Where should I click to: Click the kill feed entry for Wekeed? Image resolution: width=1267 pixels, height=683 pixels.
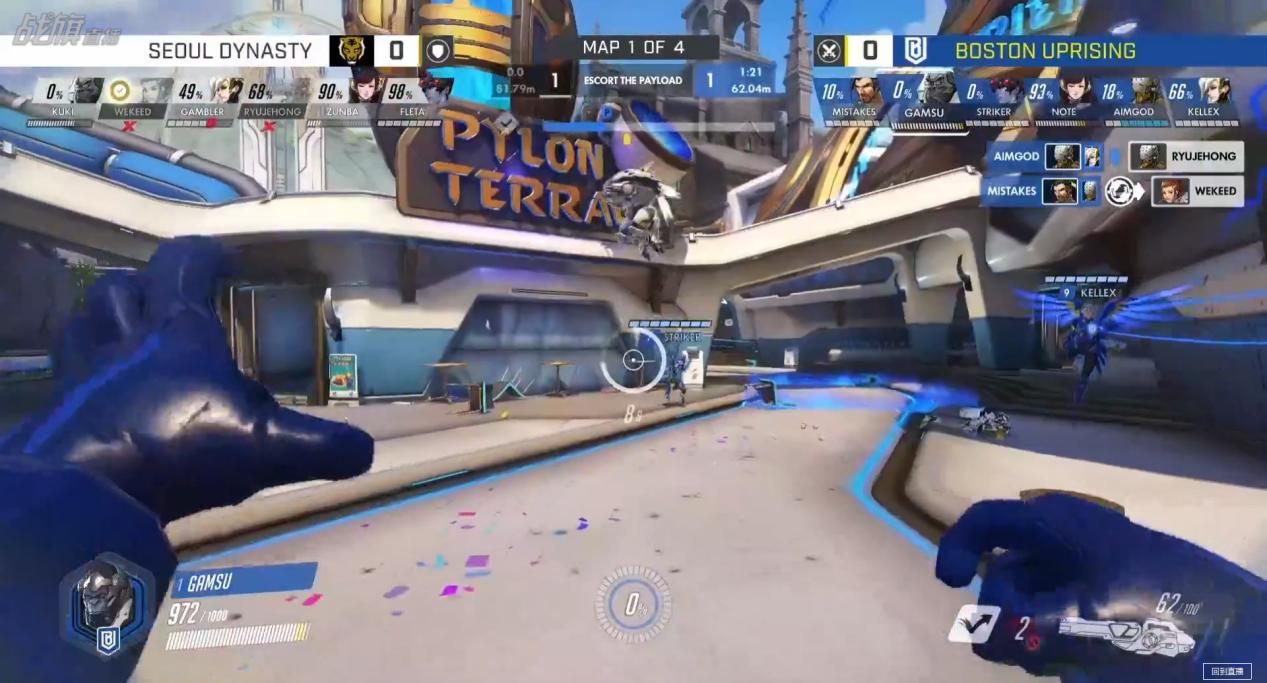[x=1197, y=190]
